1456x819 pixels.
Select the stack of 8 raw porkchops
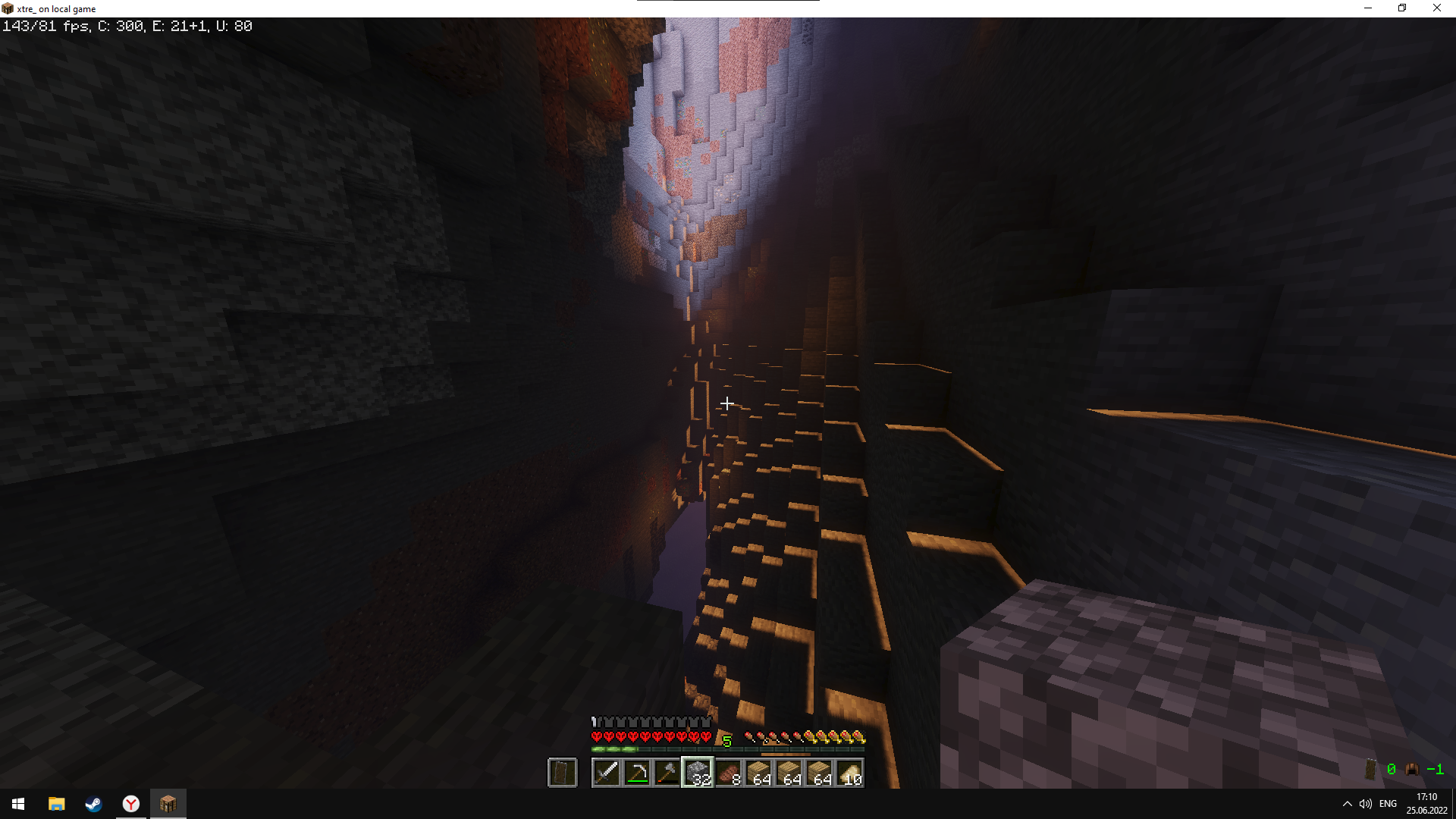(728, 771)
